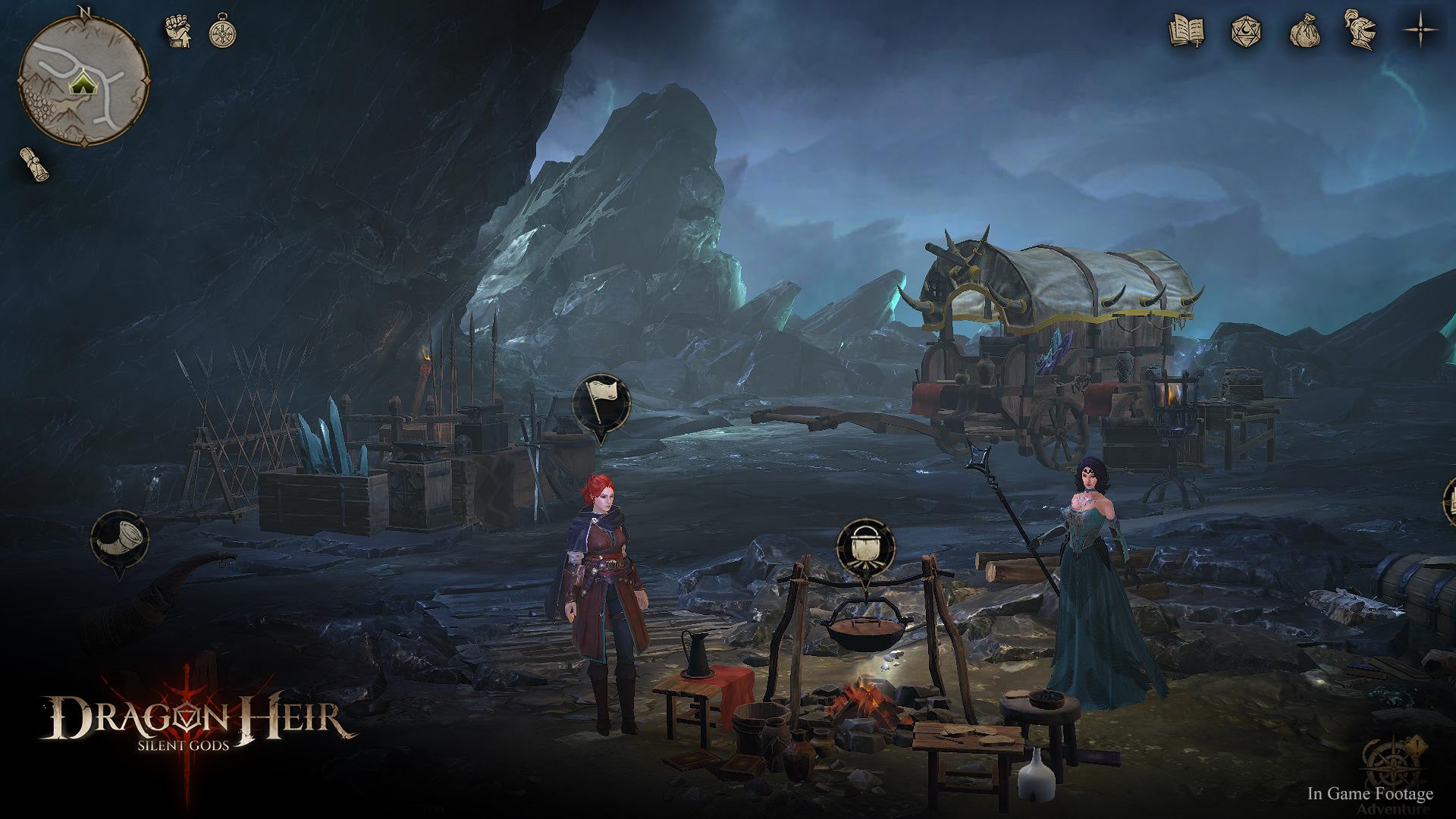
Task: Open the knight helmet hero icon
Action: 1360,30
